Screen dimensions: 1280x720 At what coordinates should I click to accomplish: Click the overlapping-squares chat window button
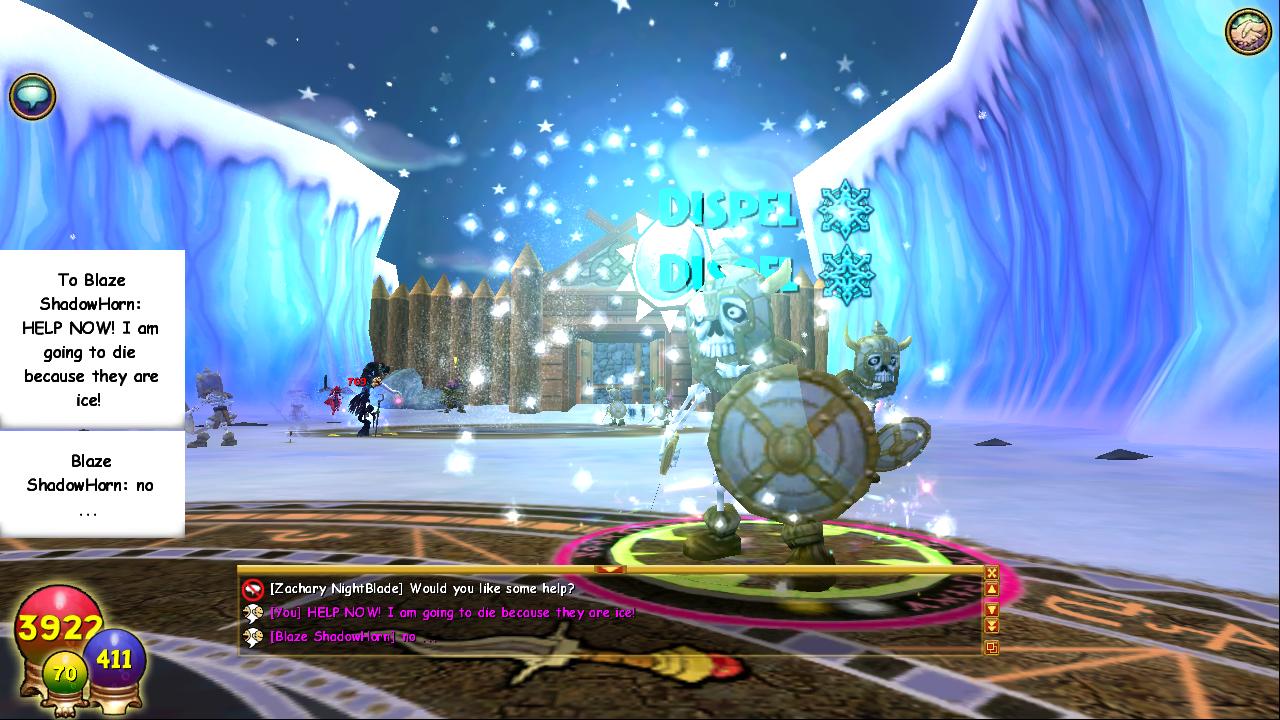pos(991,647)
